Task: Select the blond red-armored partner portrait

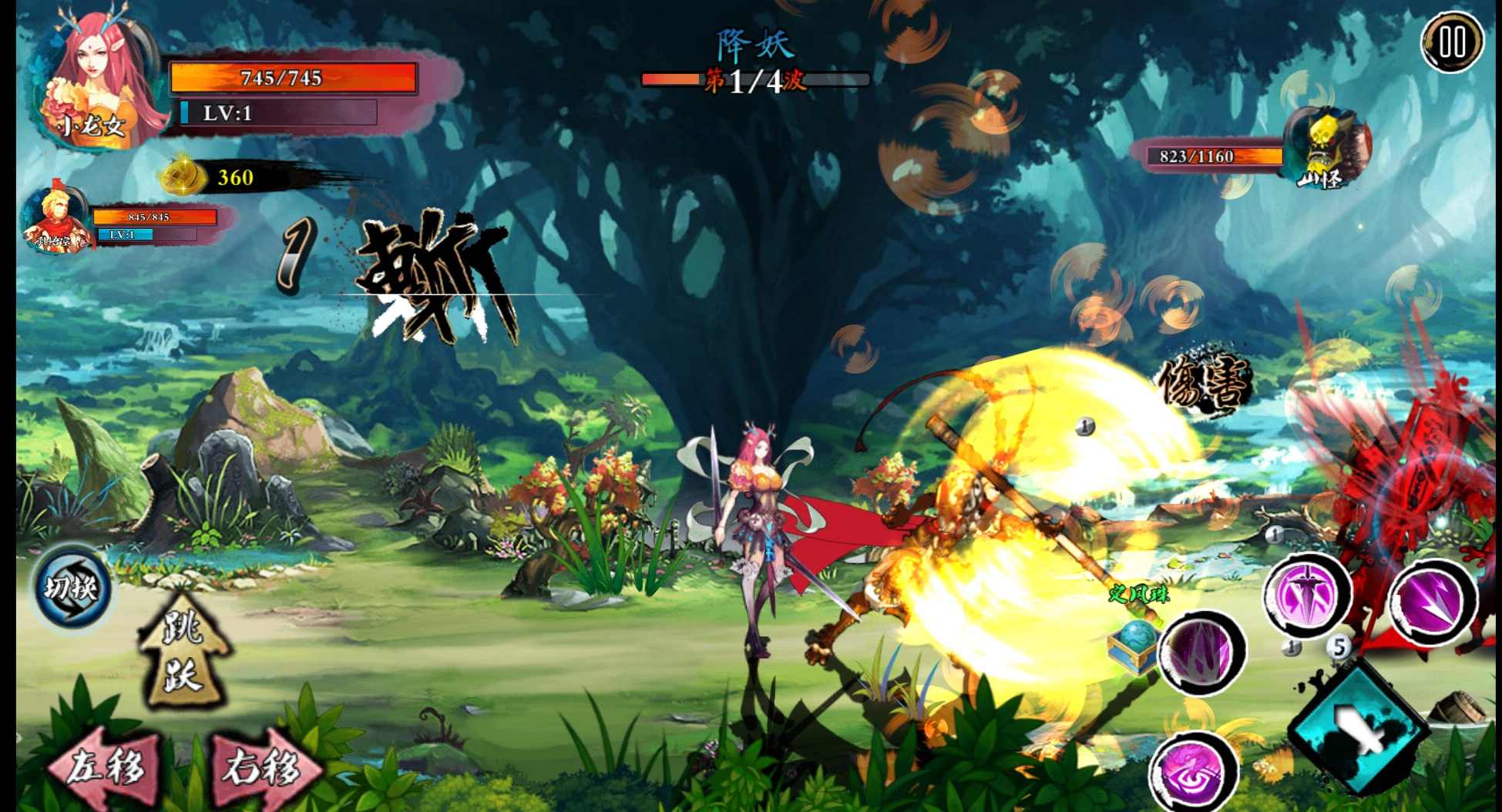Action: [55, 221]
